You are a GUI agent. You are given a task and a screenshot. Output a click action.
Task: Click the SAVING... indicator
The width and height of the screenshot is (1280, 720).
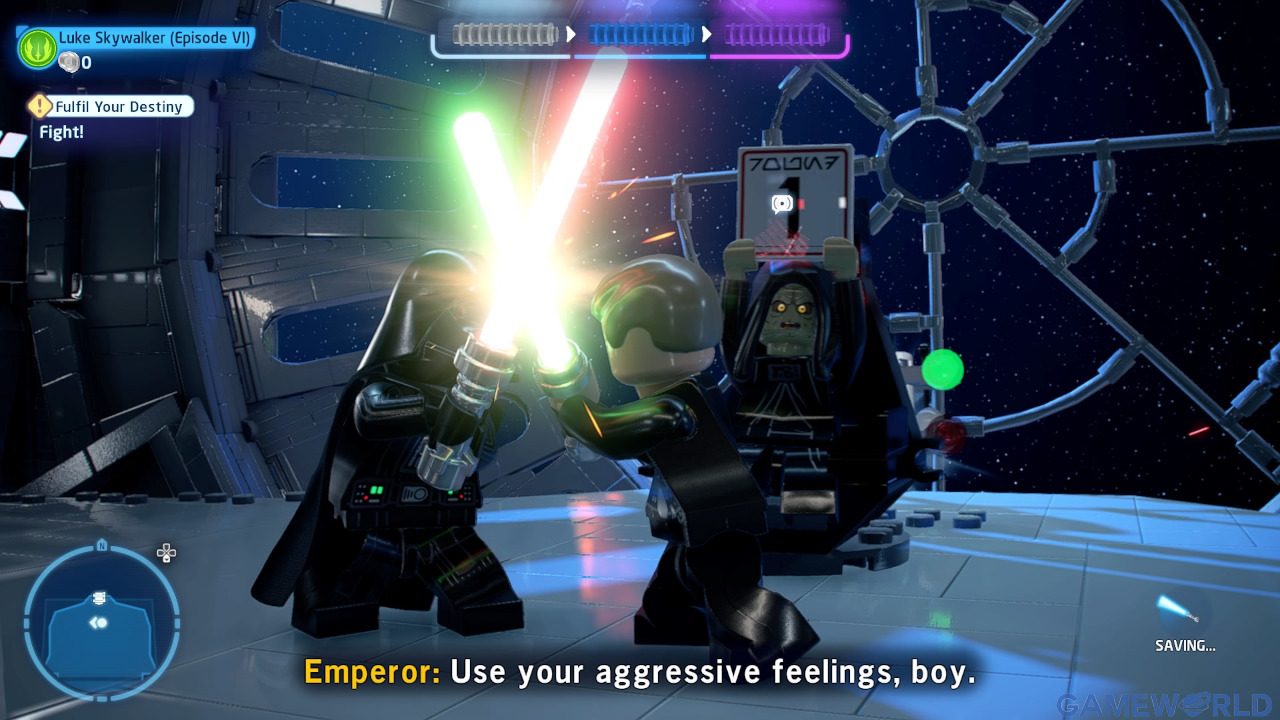(x=1186, y=646)
